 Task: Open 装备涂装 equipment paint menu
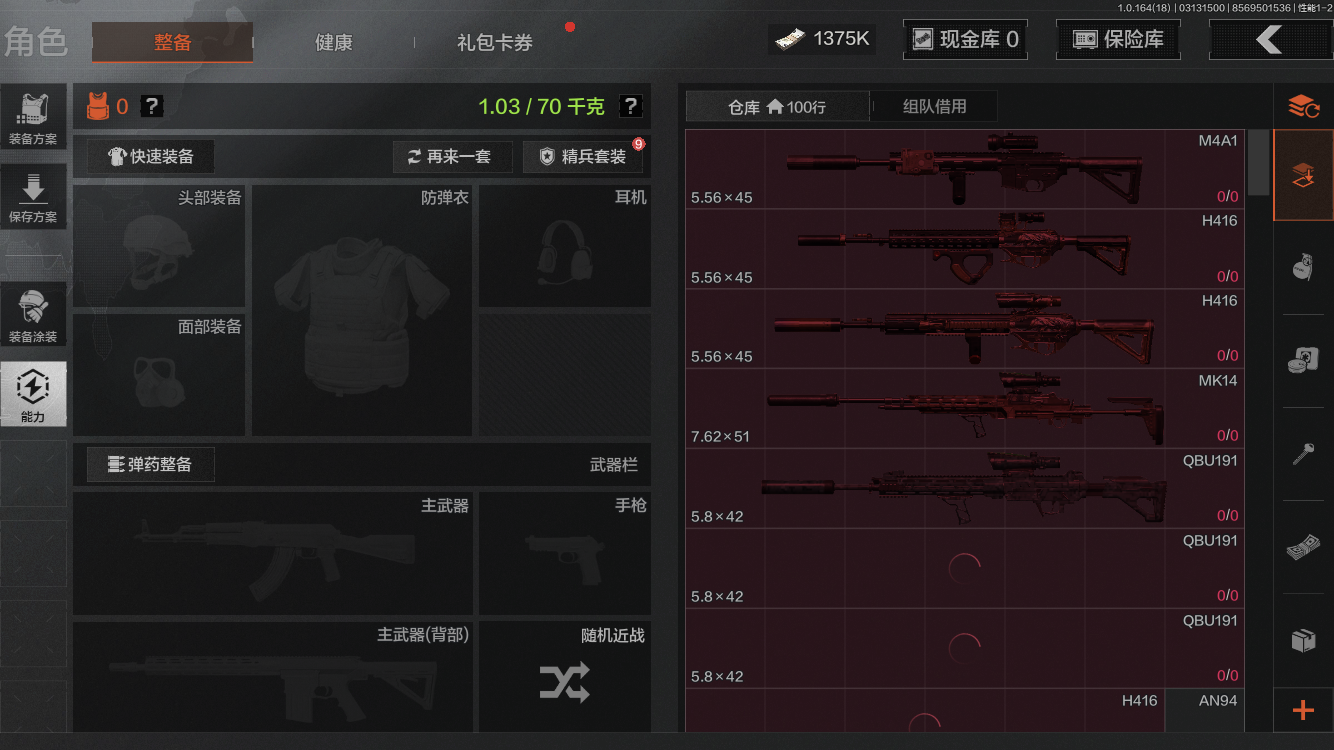pos(34,313)
